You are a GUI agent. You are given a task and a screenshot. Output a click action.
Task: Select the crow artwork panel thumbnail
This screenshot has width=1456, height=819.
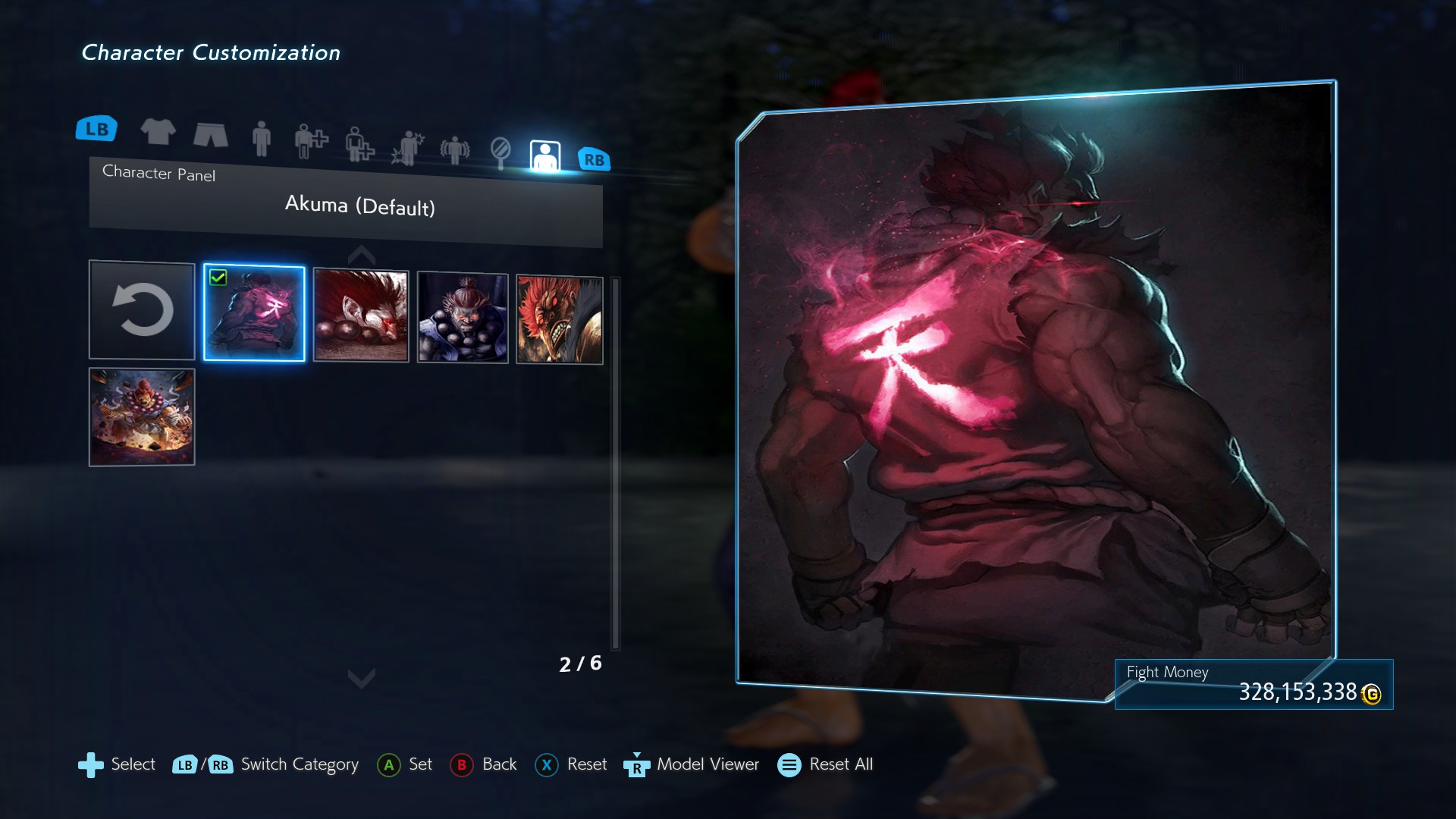[360, 315]
